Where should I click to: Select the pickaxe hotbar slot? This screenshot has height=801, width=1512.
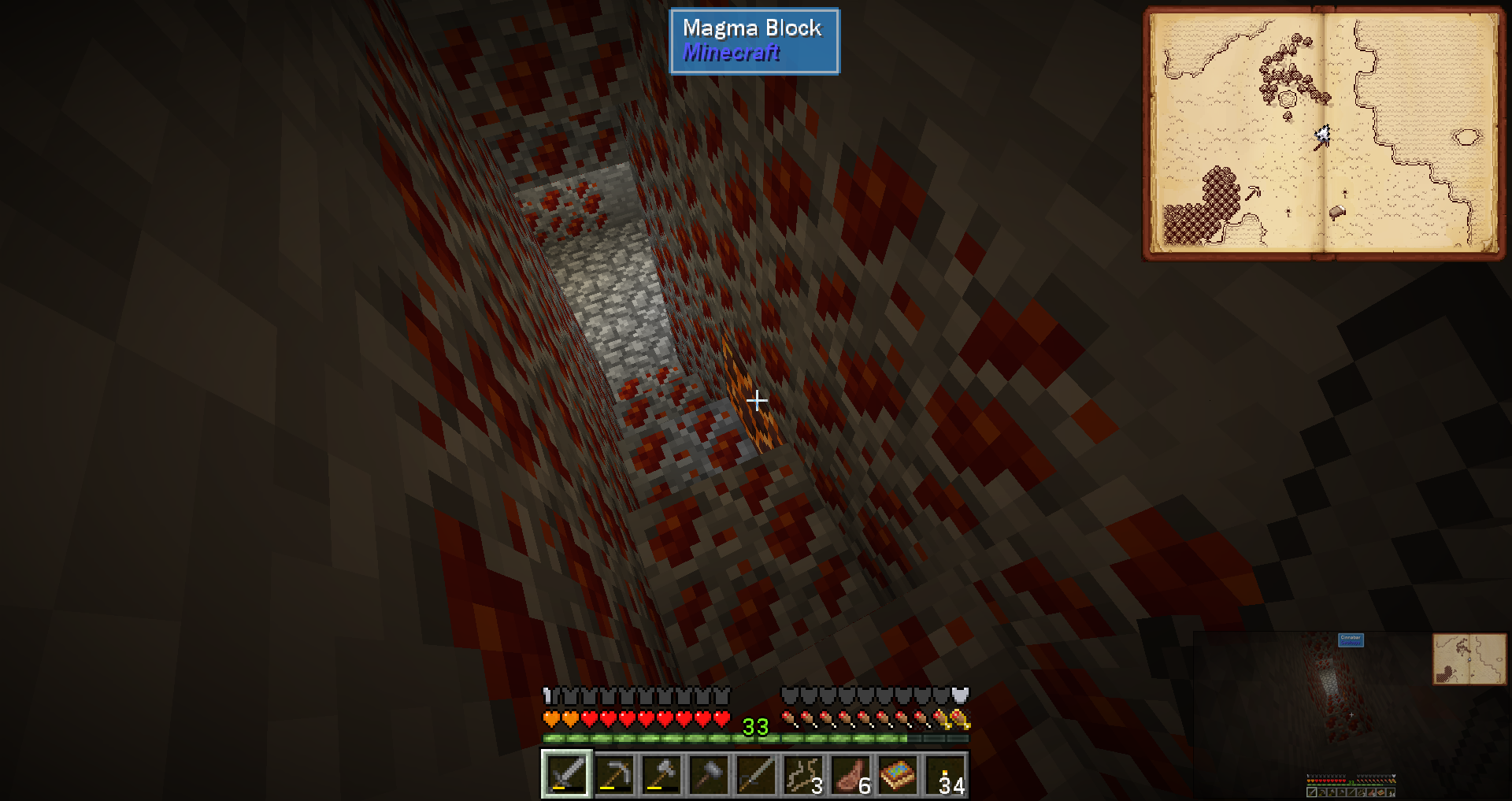613,774
